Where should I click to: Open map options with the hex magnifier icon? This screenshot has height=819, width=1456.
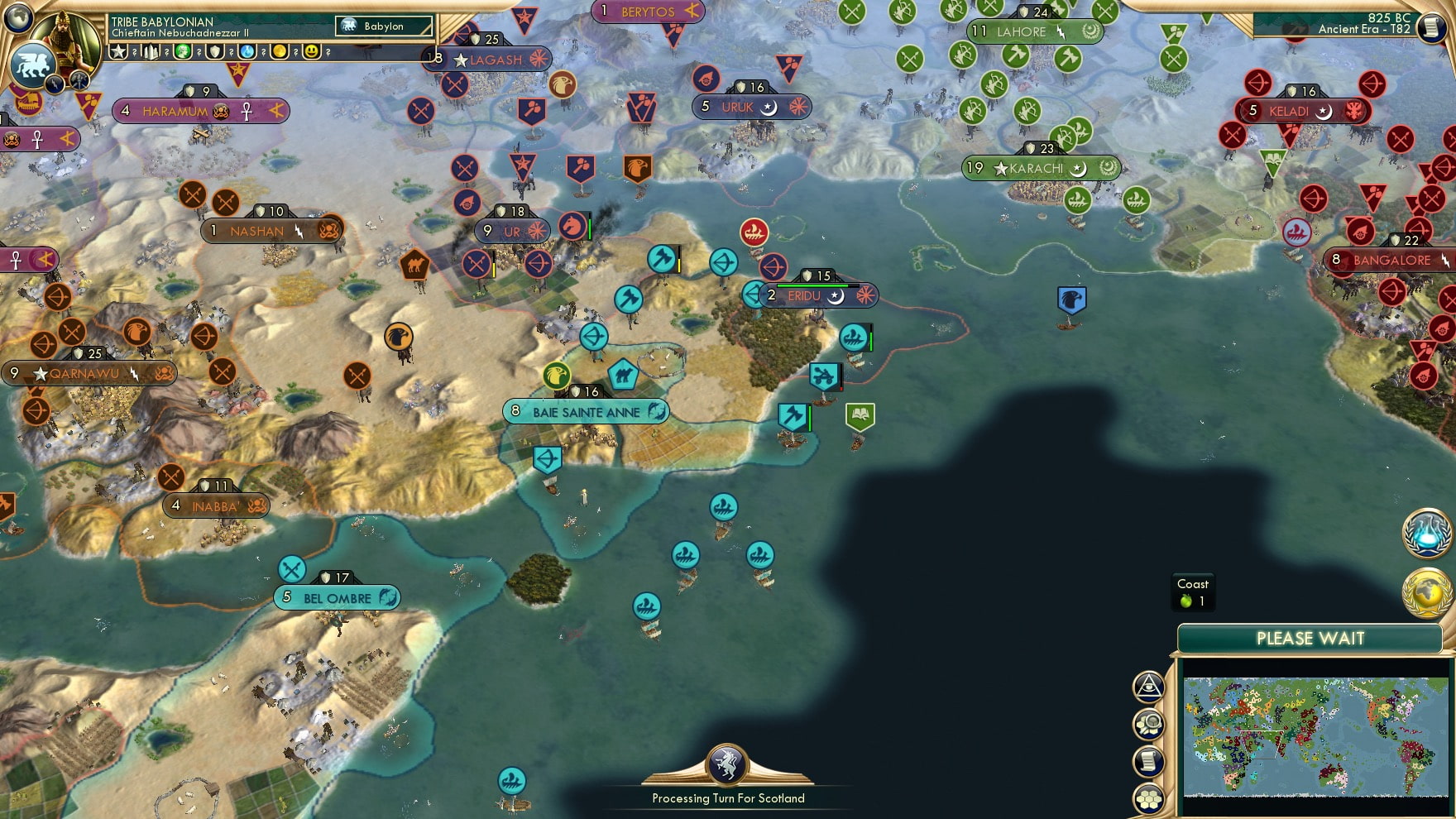(1149, 725)
